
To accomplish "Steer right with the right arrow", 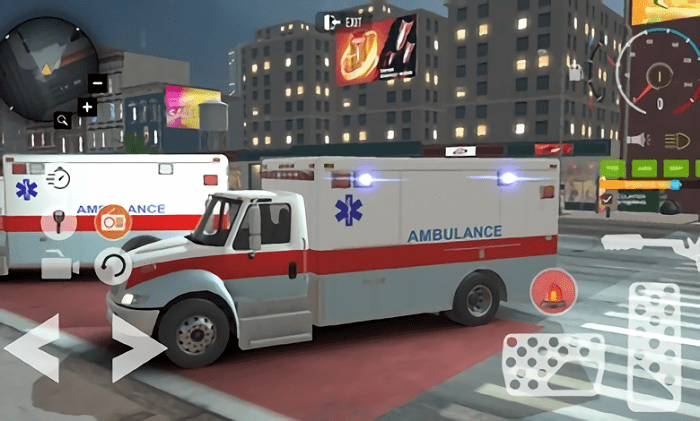I will pos(135,348).
